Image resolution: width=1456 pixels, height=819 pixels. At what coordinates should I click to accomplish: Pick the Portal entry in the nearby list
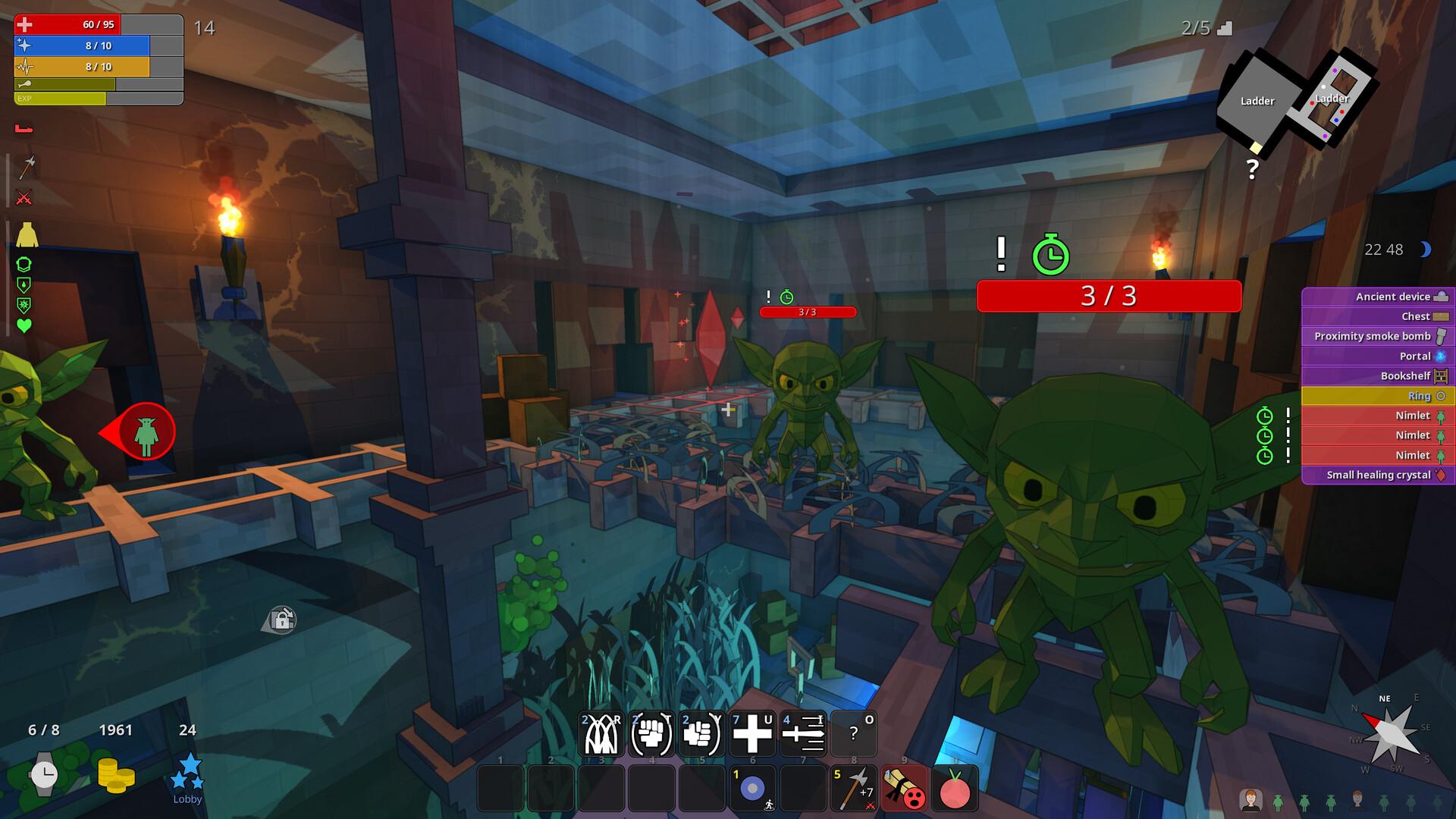(x=1378, y=356)
